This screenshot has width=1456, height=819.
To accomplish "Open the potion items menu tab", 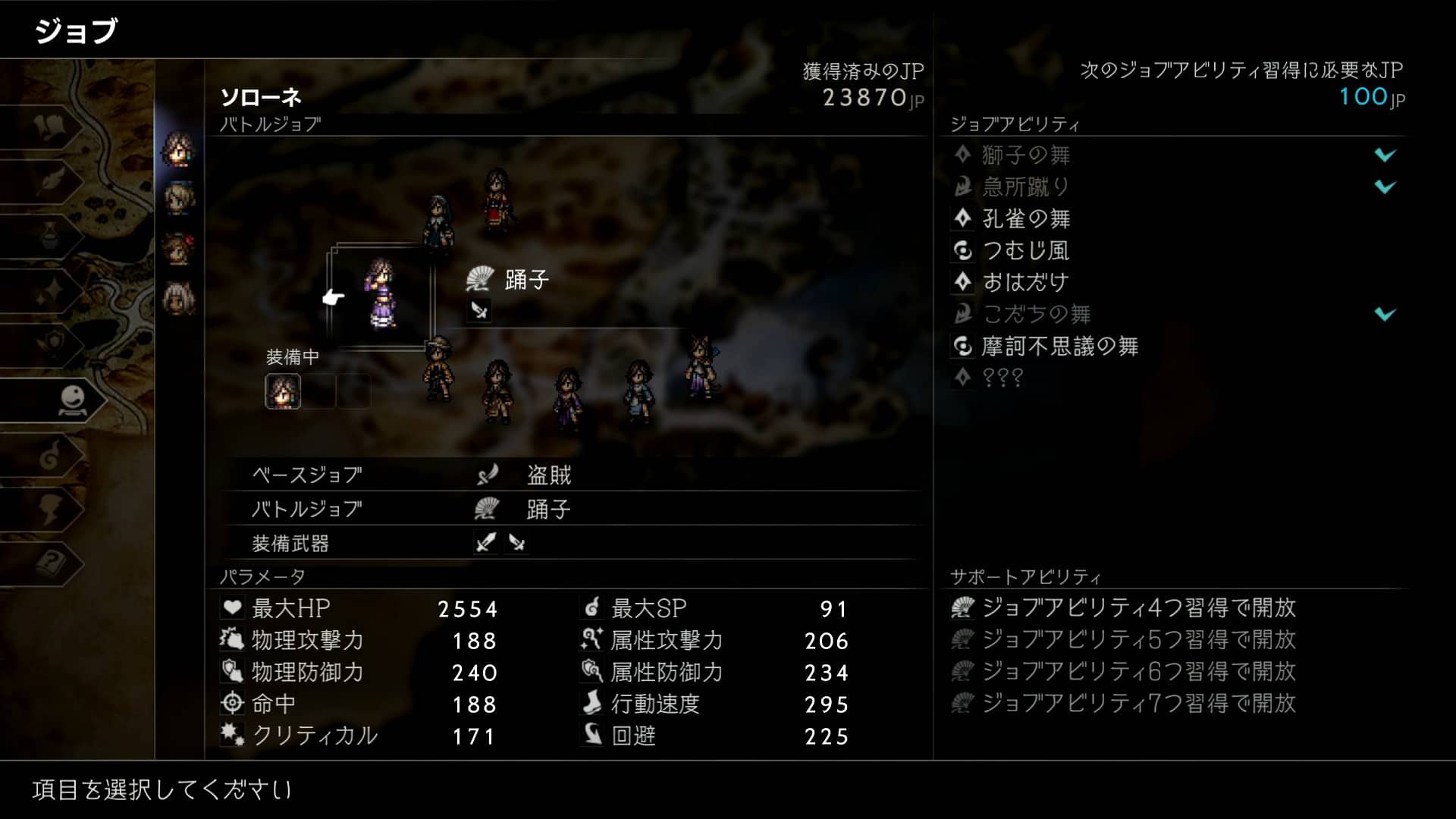I will [x=52, y=237].
